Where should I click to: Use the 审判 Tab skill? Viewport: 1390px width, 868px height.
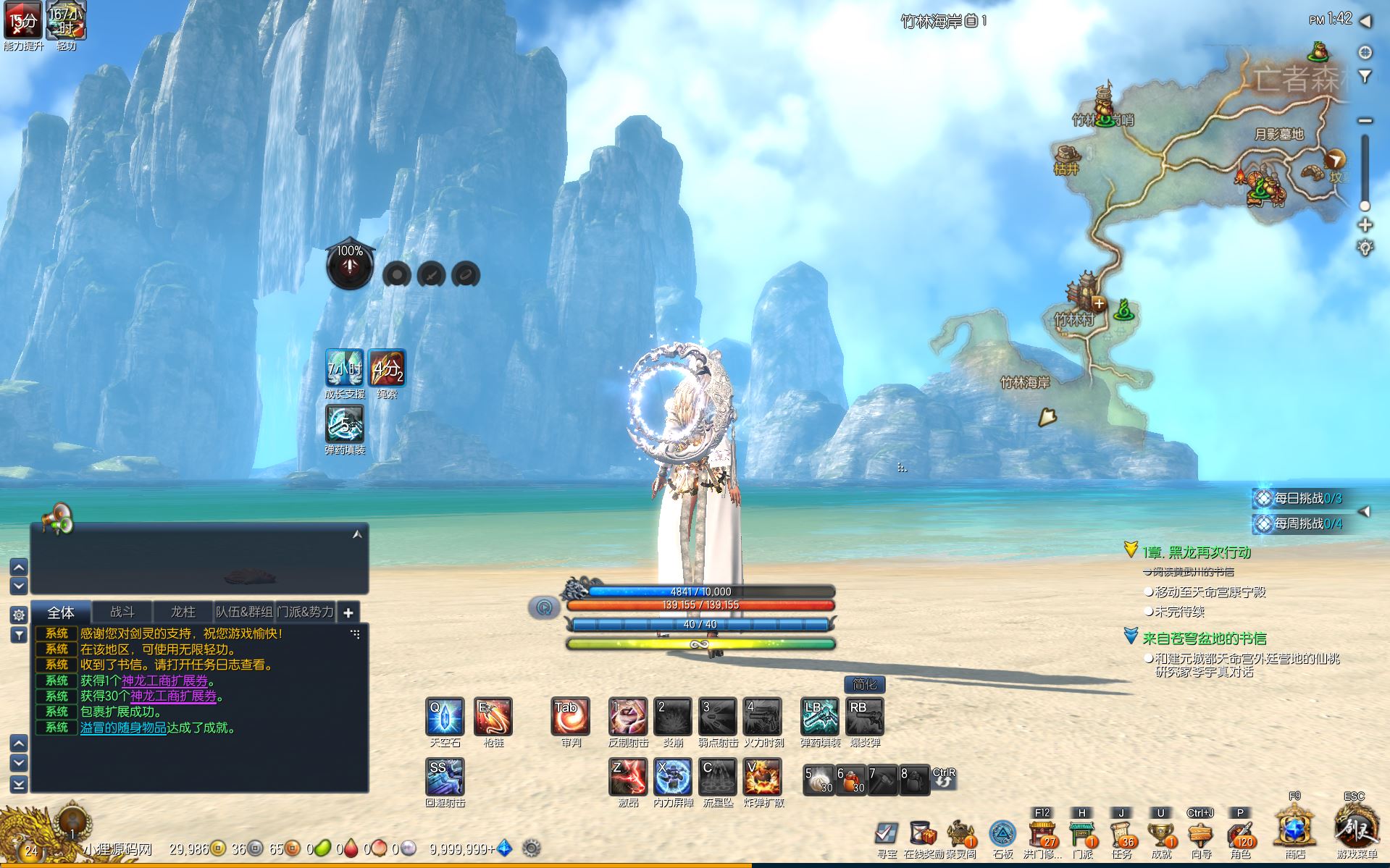tap(570, 716)
